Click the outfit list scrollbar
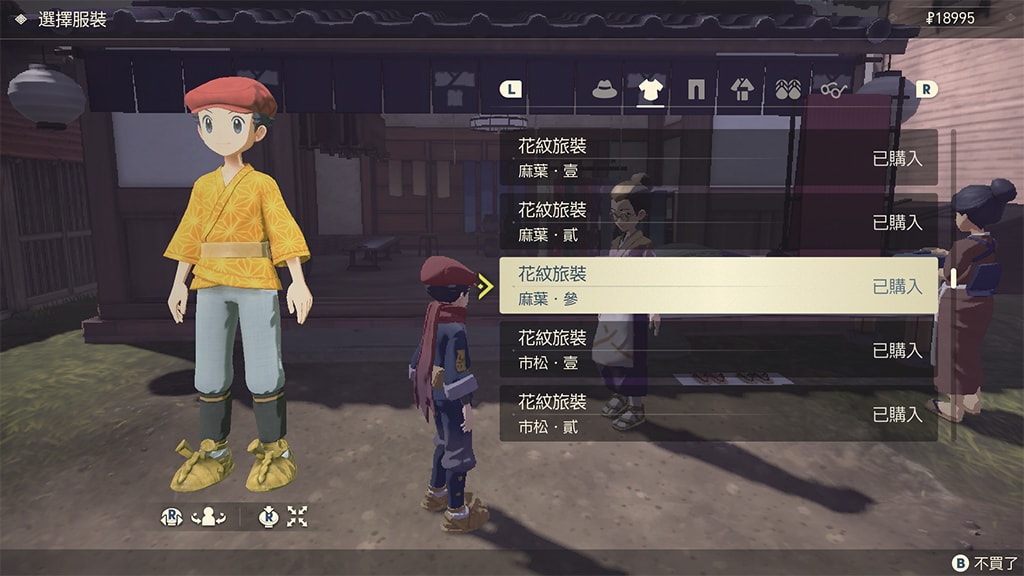 click(953, 280)
